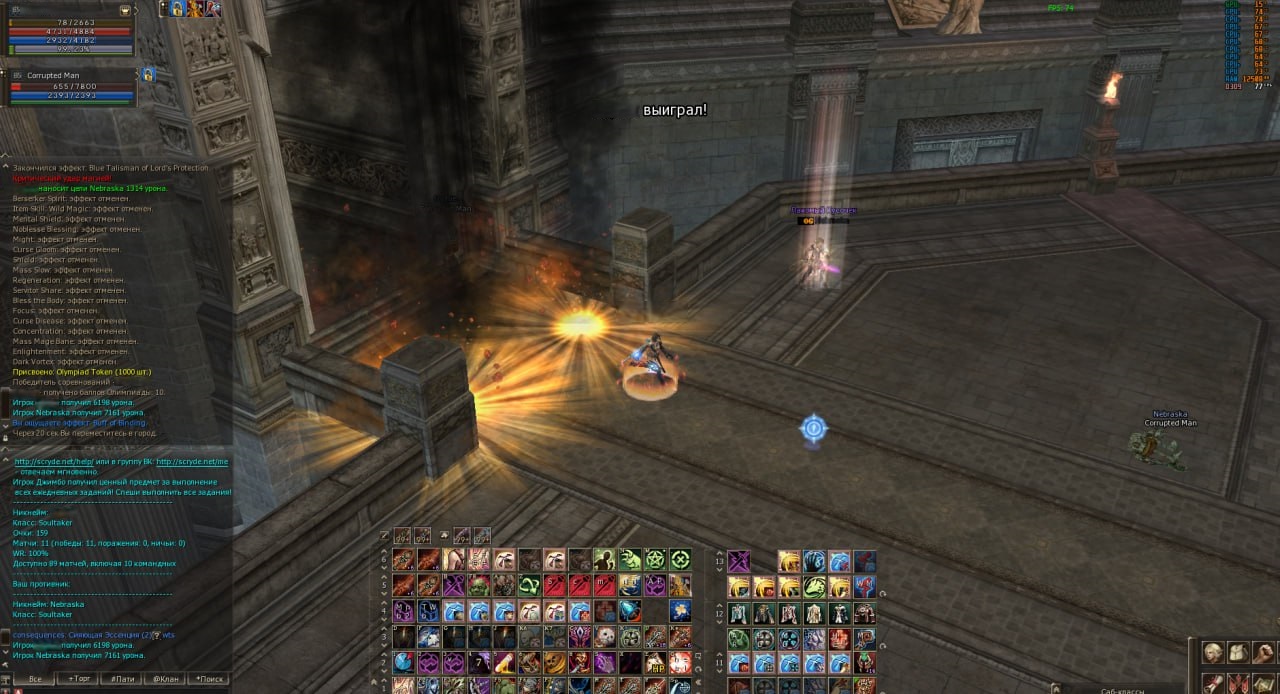Image resolution: width=1280 pixels, height=694 pixels.
Task: Activate the white skull skill icon
Action: click(x=605, y=636)
